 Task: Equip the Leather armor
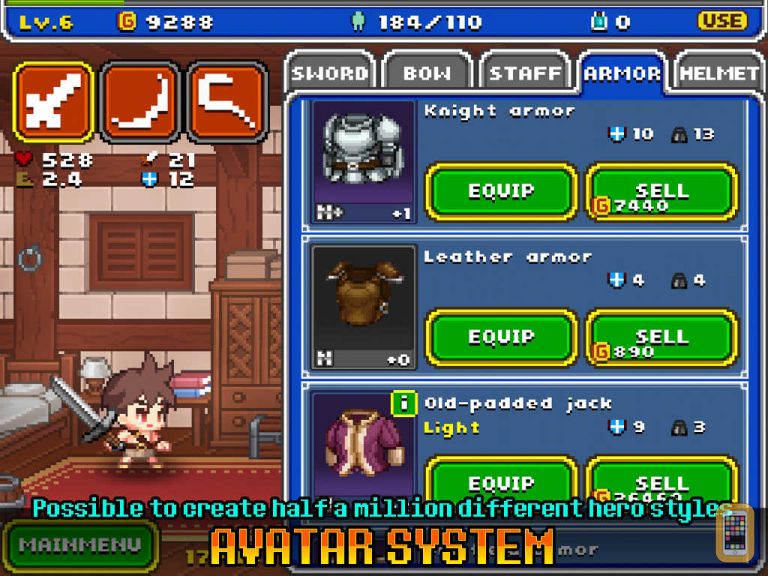501,338
